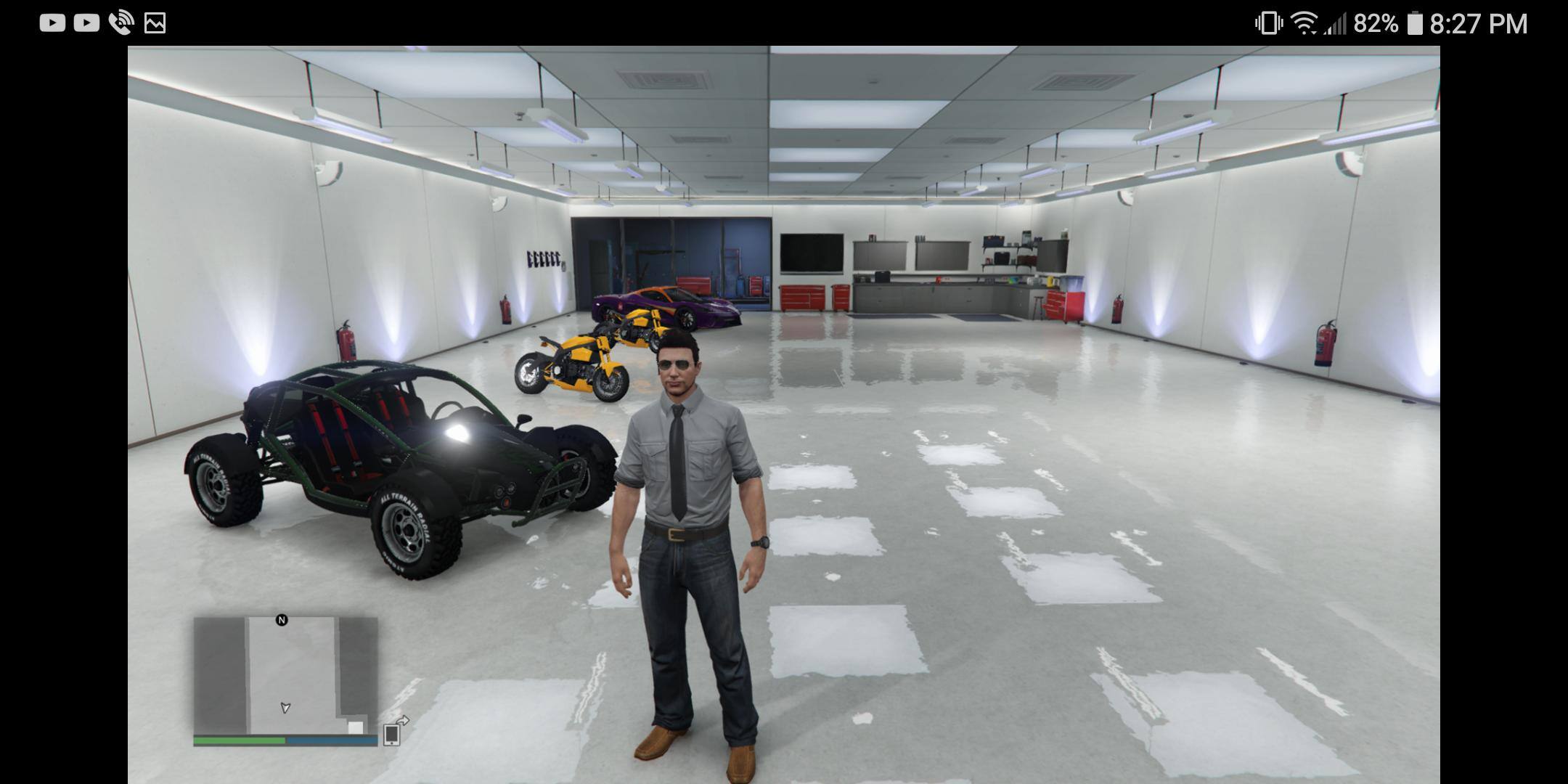The image size is (1568, 784).
Task: Select the player arrow on the minimap
Action: pos(285,708)
